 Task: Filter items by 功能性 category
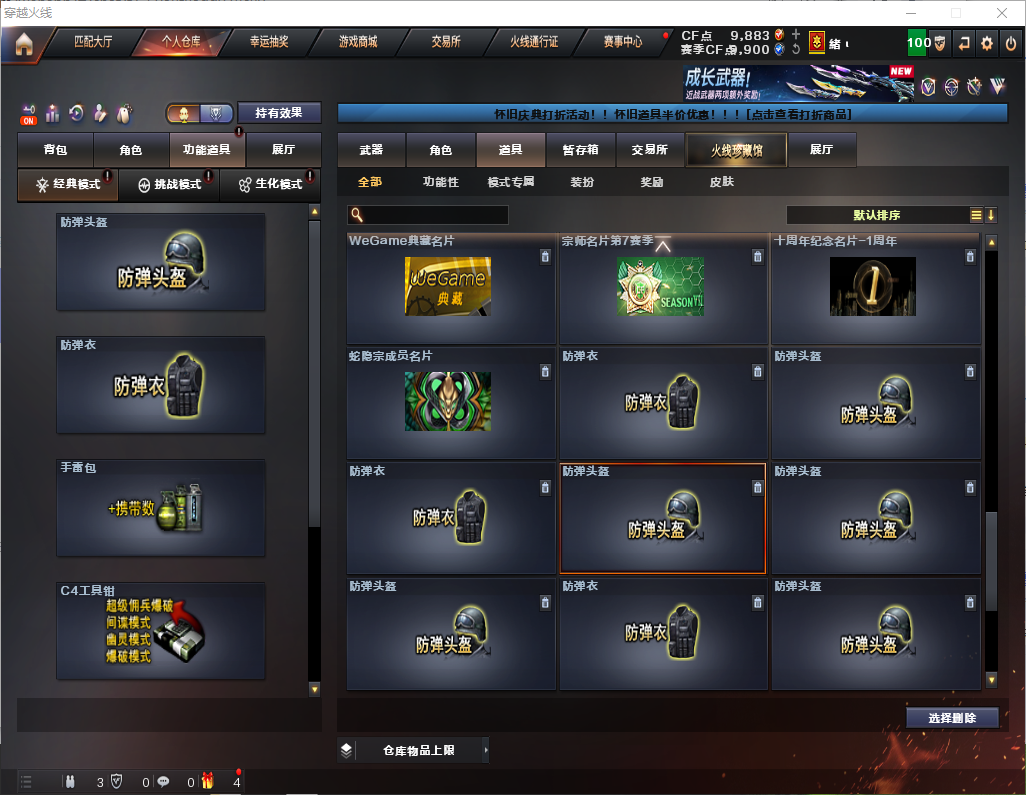click(x=440, y=182)
